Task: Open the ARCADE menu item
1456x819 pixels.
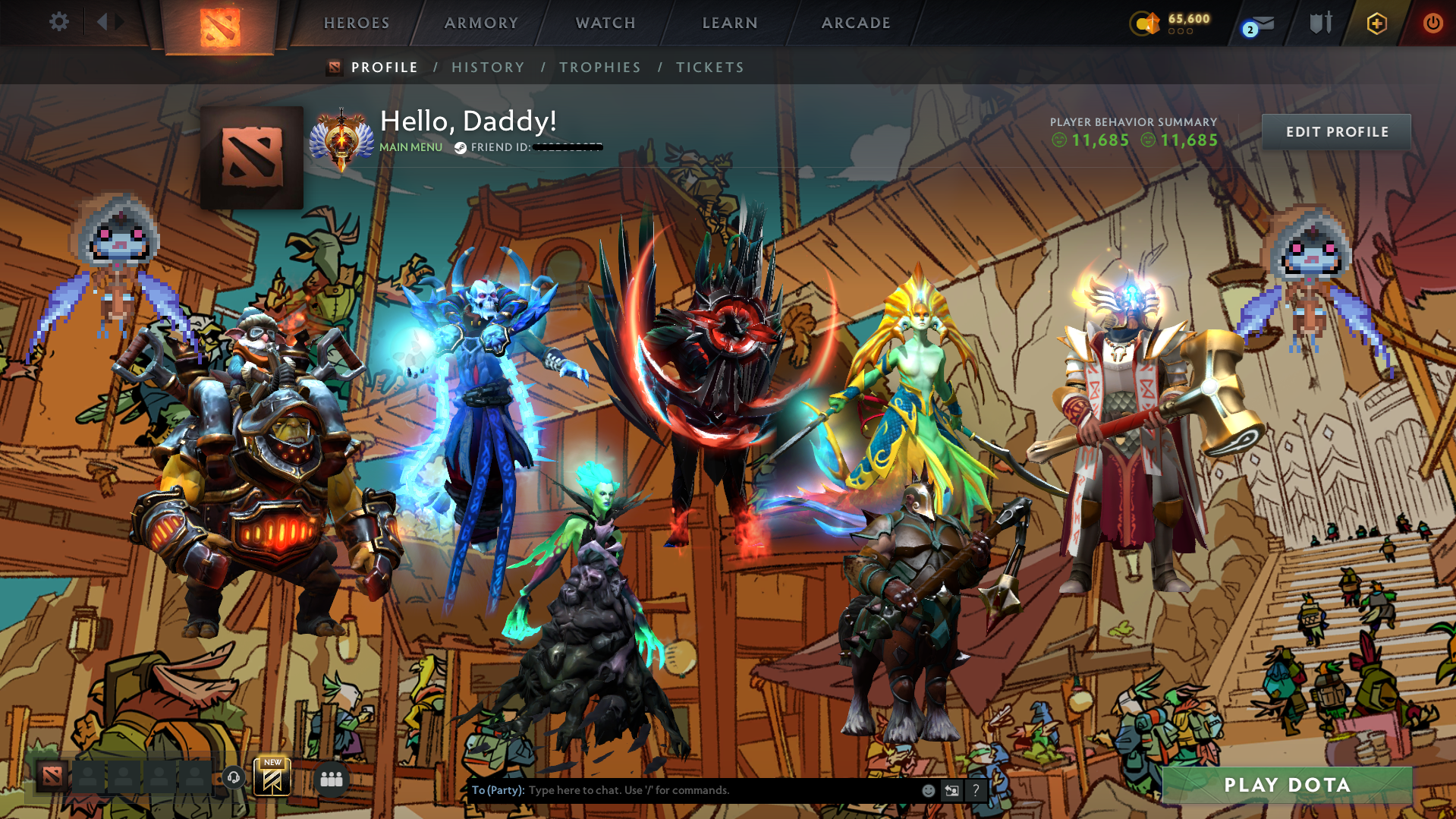Action: coord(856,23)
